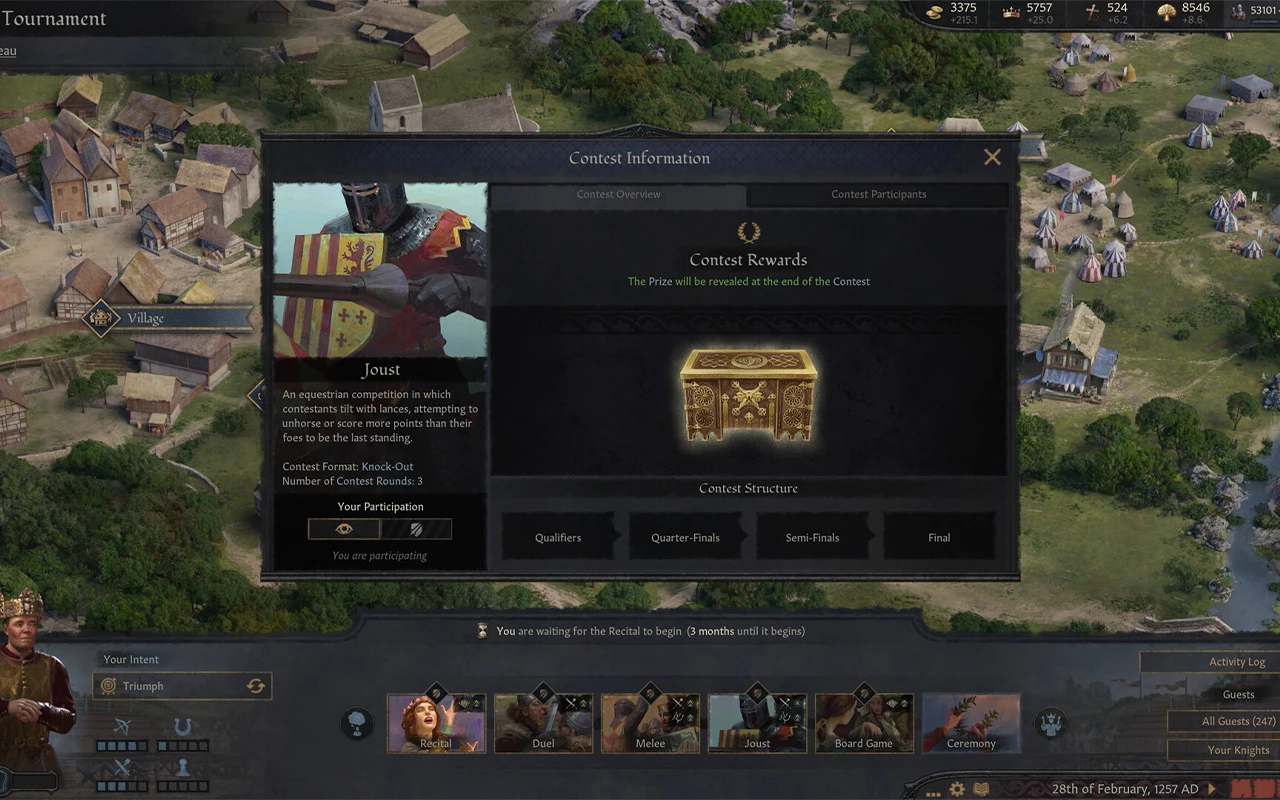The image size is (1280, 800).
Task: Switch to the Contest Overview tab
Action: pos(618,195)
